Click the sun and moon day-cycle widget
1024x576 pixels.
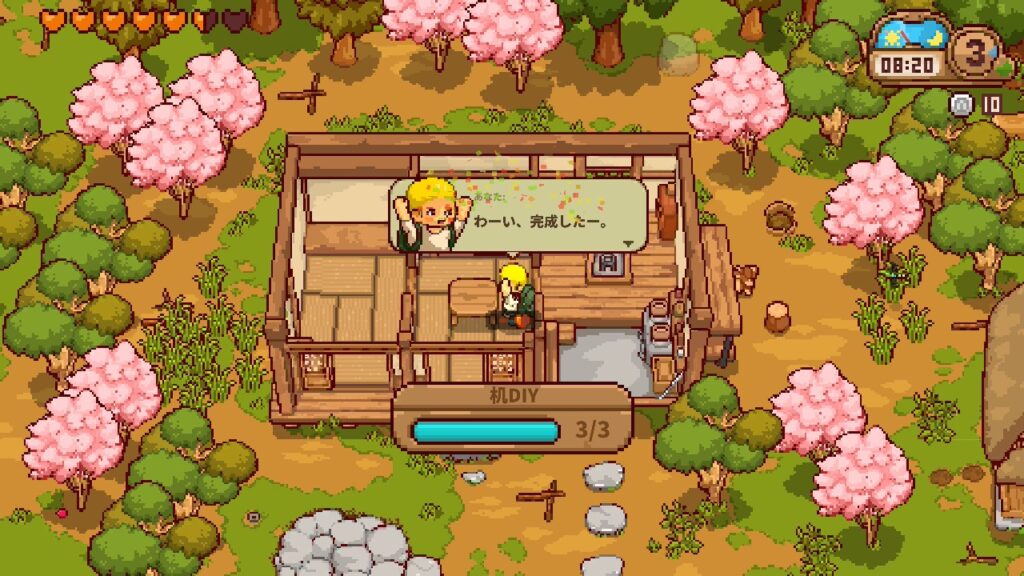909,39
